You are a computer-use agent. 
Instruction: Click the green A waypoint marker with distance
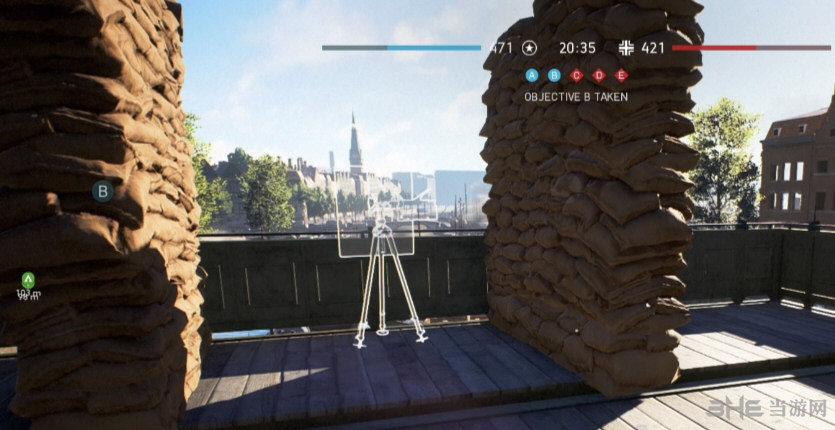[x=28, y=282]
